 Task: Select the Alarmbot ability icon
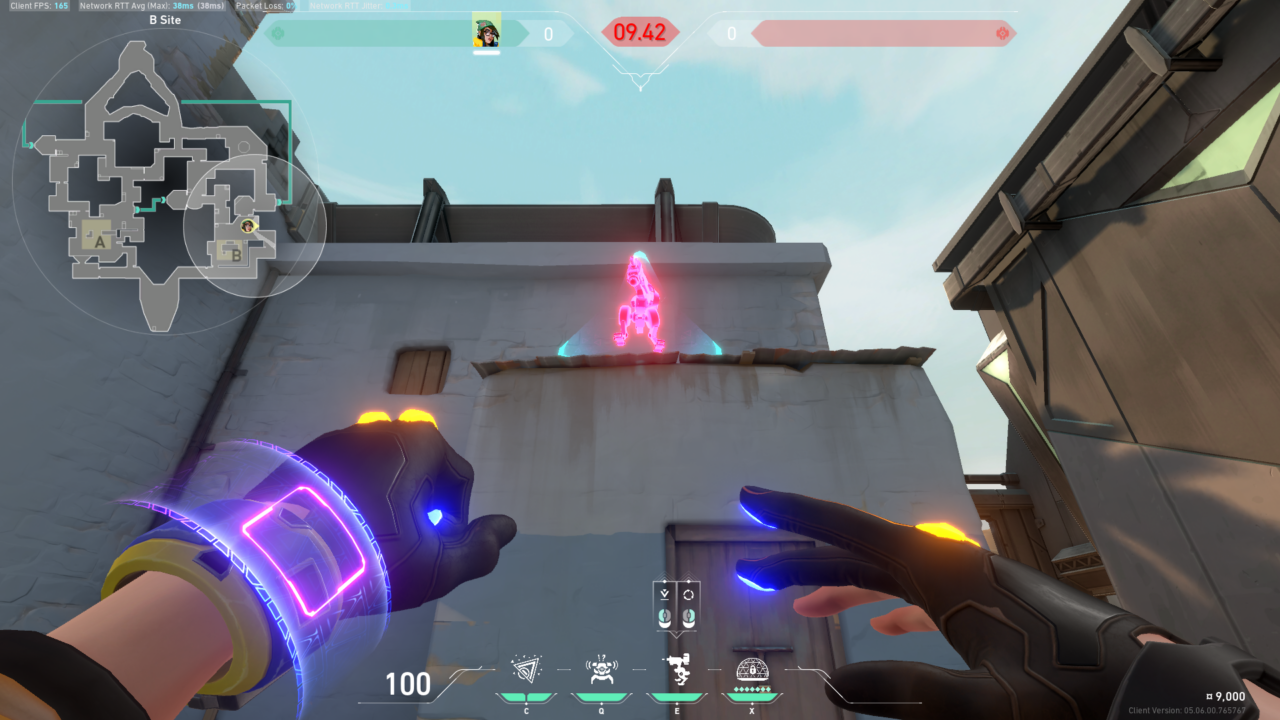coord(600,670)
